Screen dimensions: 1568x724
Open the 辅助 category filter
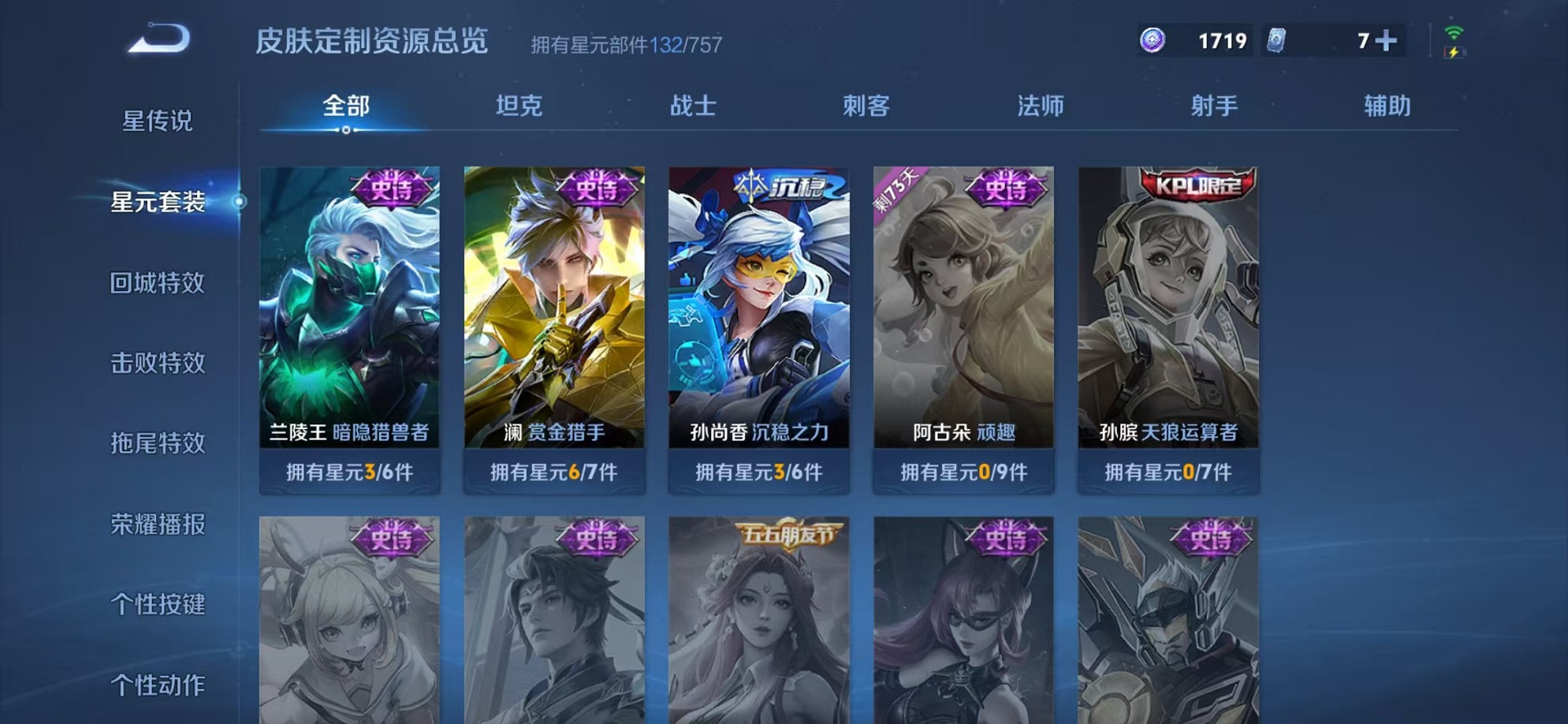point(1386,106)
